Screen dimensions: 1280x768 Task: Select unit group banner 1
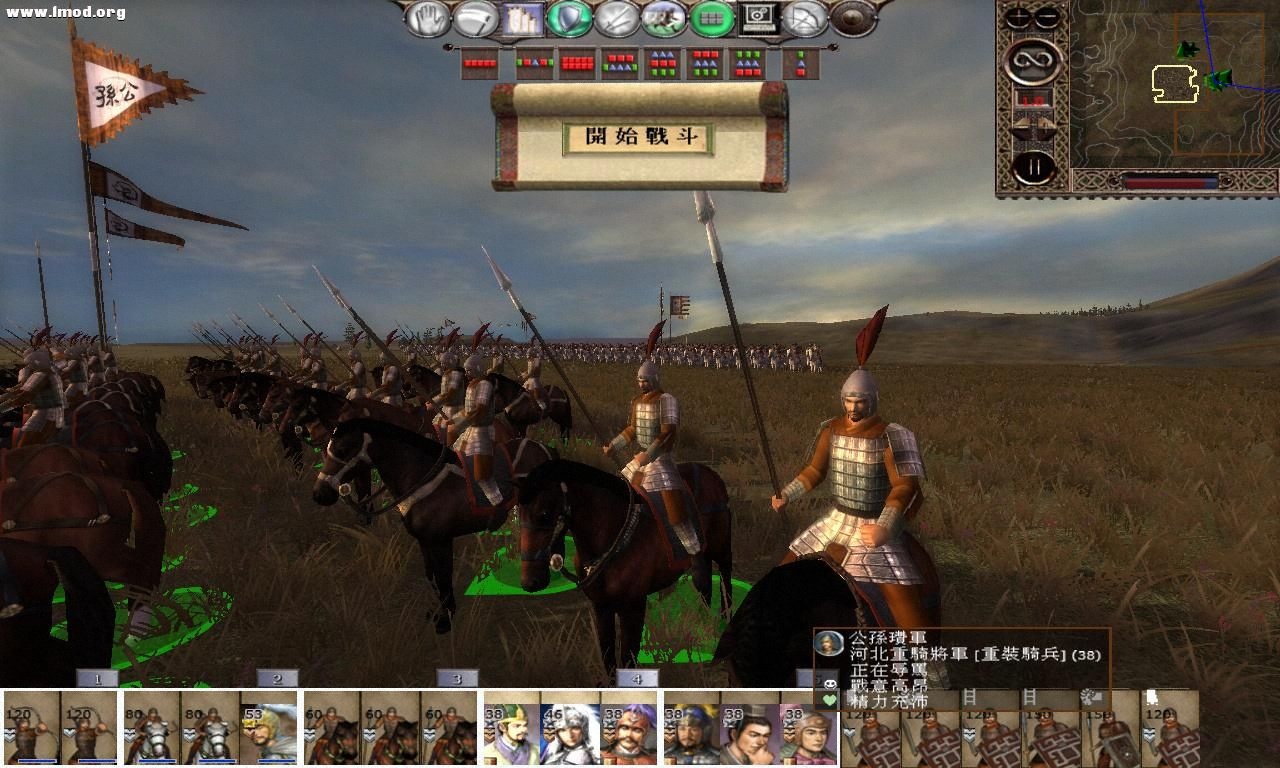[x=97, y=678]
